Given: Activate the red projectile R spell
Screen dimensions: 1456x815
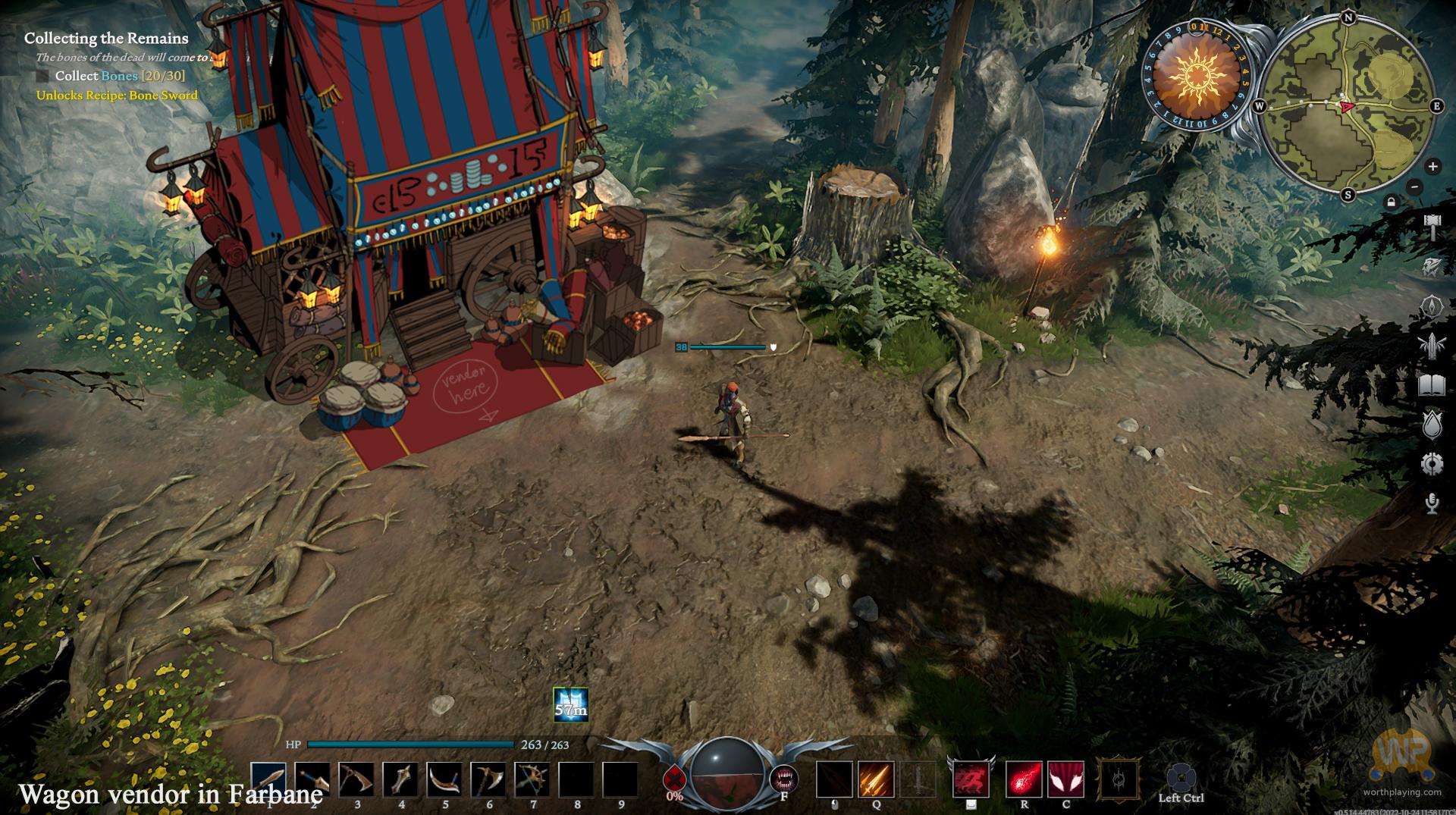Looking at the screenshot, I should tap(1024, 780).
